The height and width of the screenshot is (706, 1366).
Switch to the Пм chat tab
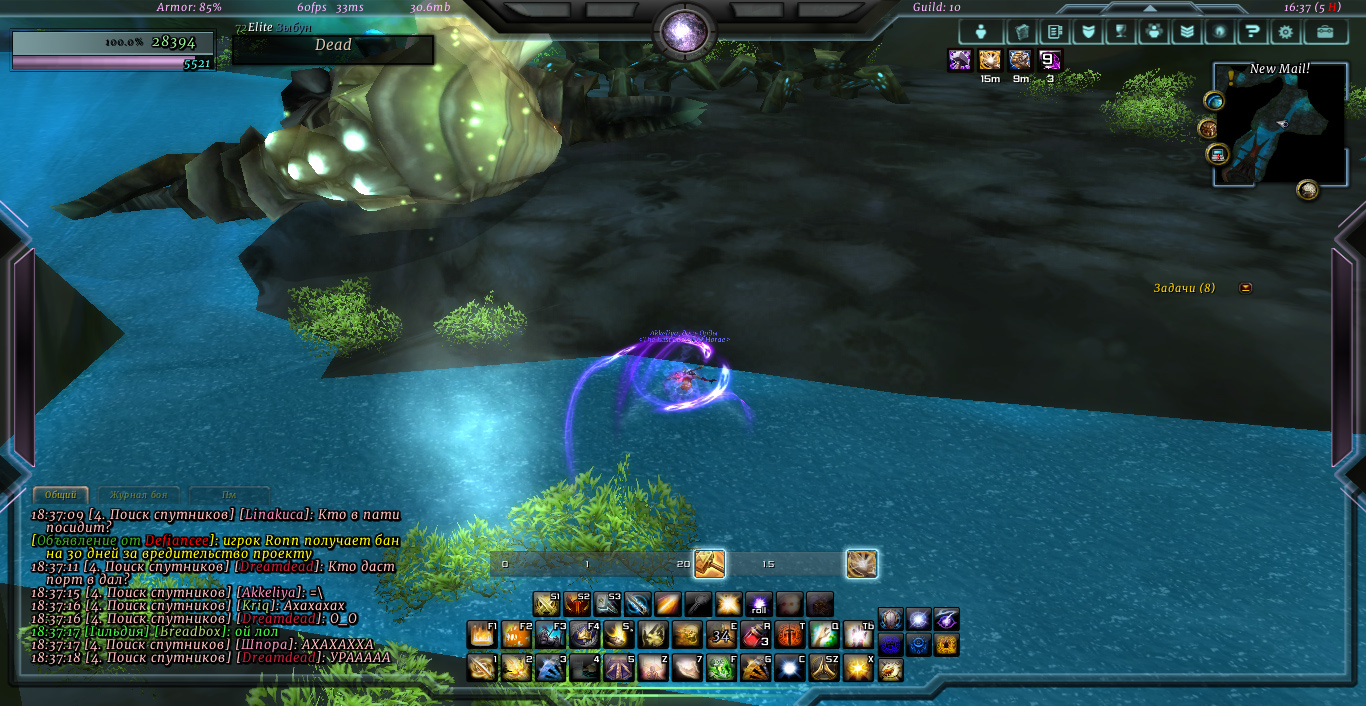[229, 495]
